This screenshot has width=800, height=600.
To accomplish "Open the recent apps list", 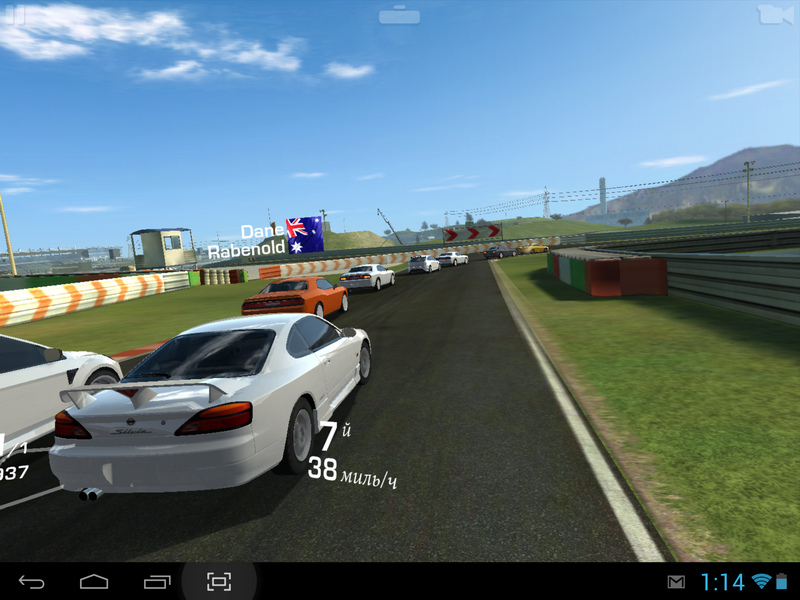I will pos(157,581).
